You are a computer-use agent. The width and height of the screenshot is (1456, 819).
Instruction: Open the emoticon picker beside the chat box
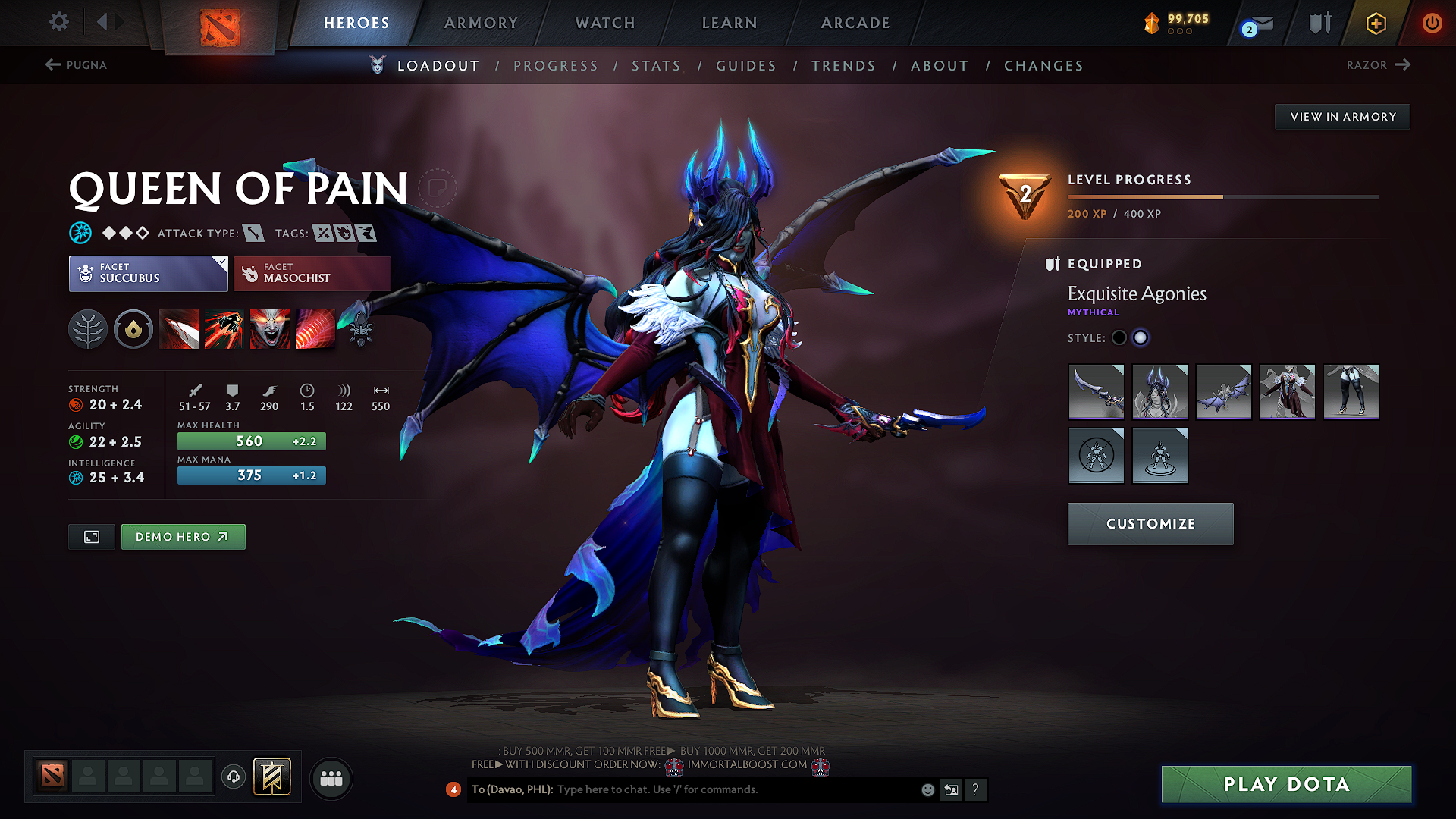927,789
